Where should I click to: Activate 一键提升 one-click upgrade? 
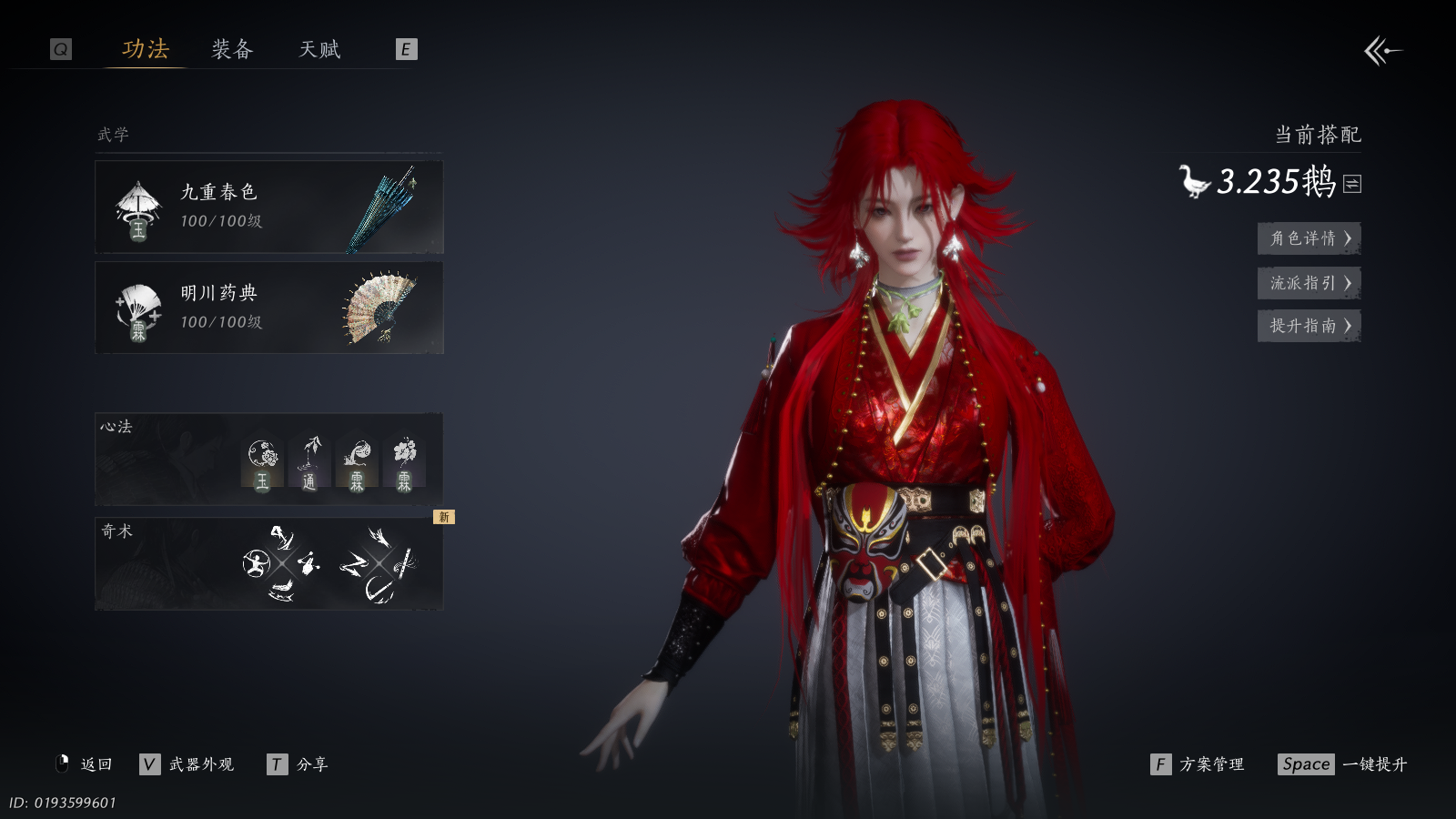(x=1343, y=764)
